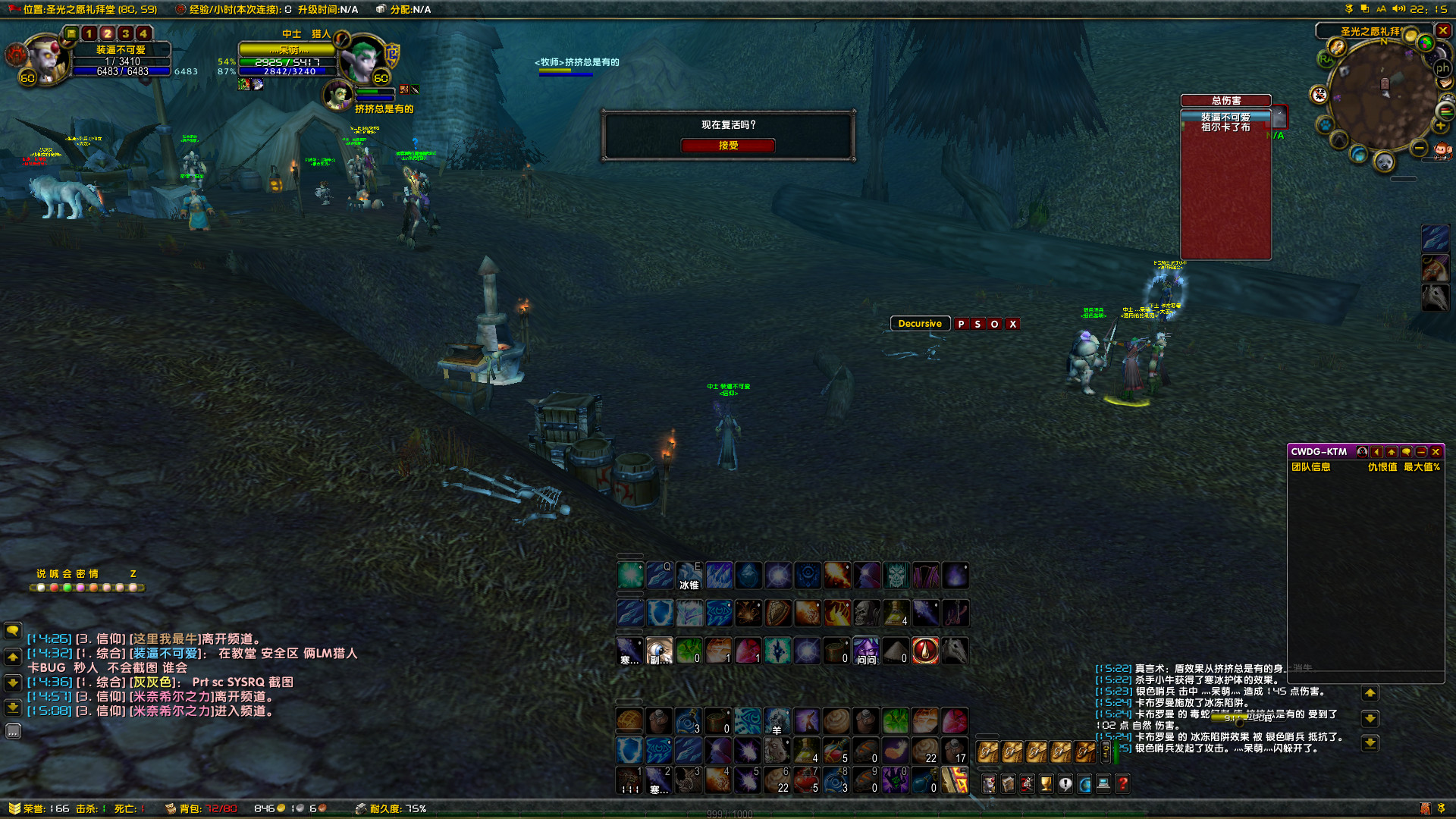Collapse the CWDG-KTM panel with its minus button
The width and height of the screenshot is (1456, 819).
[1421, 452]
